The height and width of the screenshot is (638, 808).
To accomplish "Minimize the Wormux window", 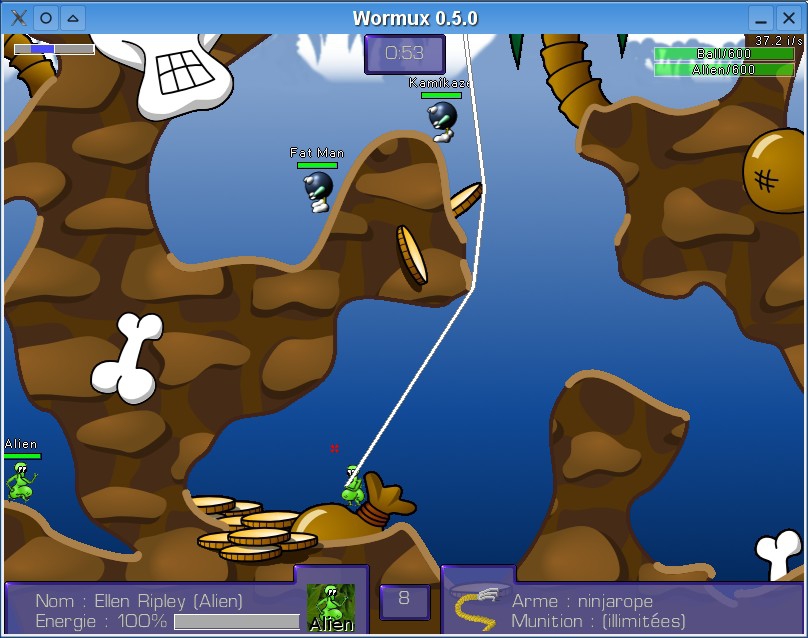I will pyautogui.click(x=761, y=18).
